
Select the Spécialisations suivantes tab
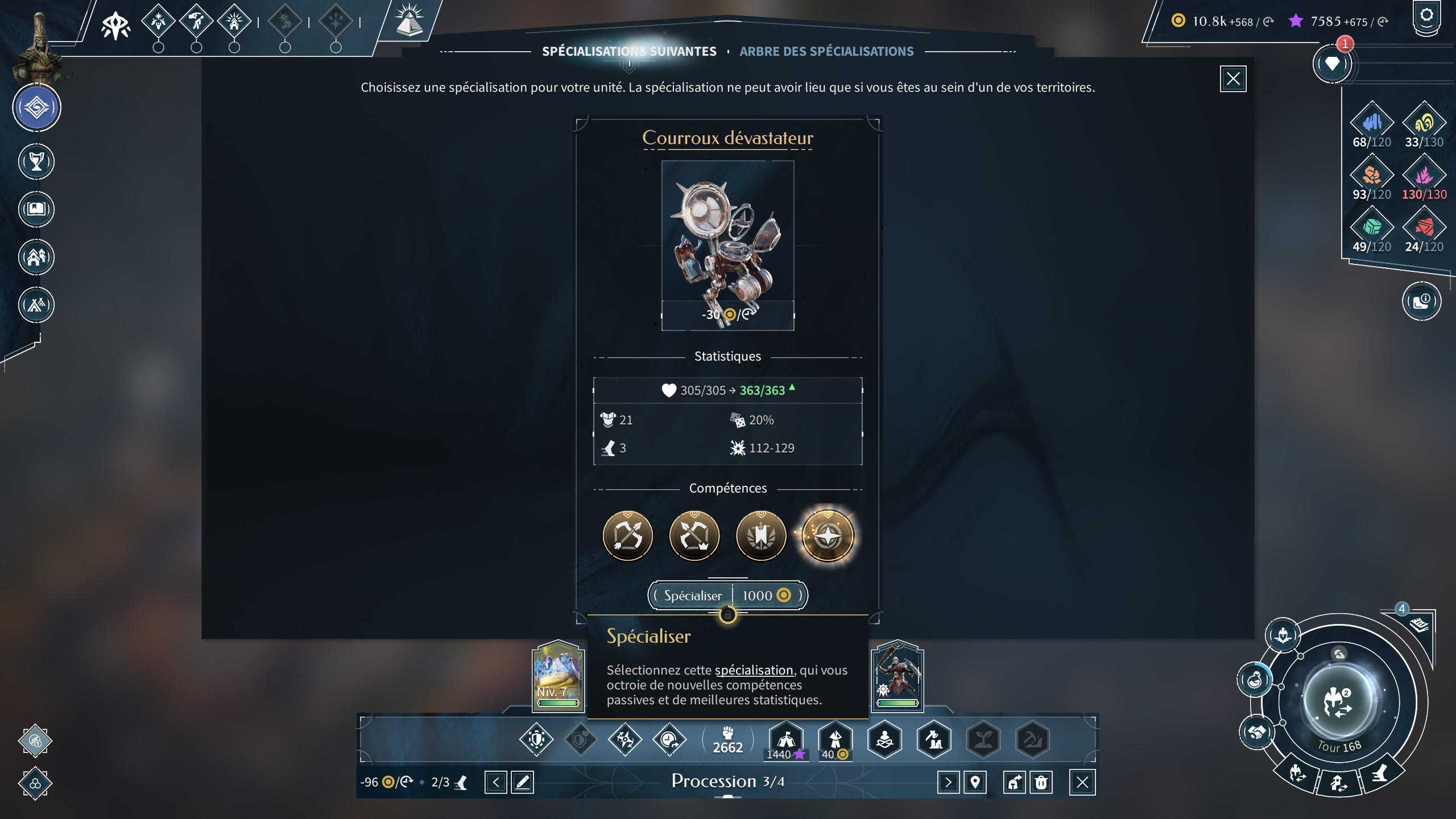(x=629, y=51)
